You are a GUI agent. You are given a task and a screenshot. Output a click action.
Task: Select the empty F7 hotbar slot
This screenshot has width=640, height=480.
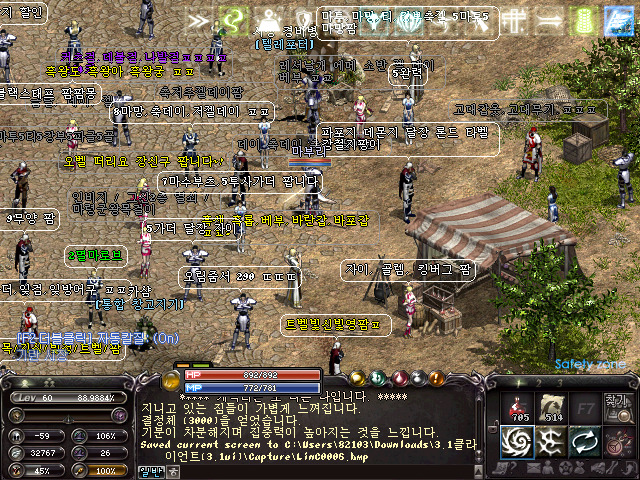pos(589,407)
